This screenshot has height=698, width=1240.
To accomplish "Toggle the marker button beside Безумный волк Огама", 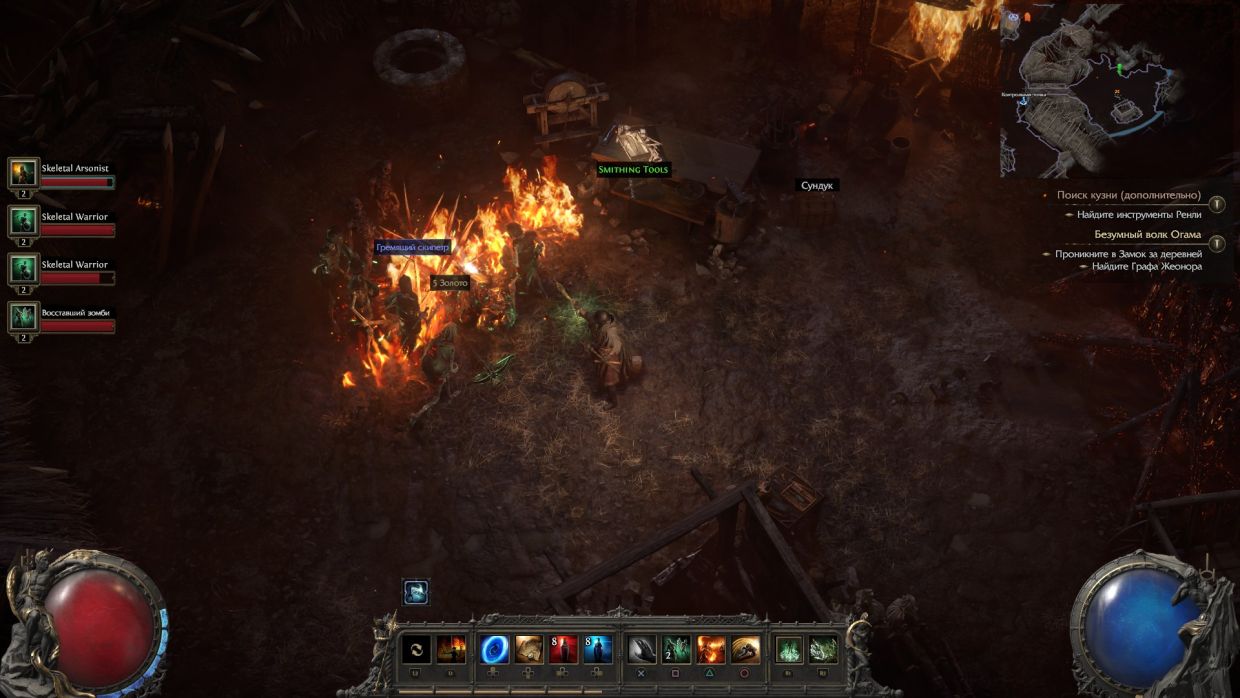I will click(1216, 243).
